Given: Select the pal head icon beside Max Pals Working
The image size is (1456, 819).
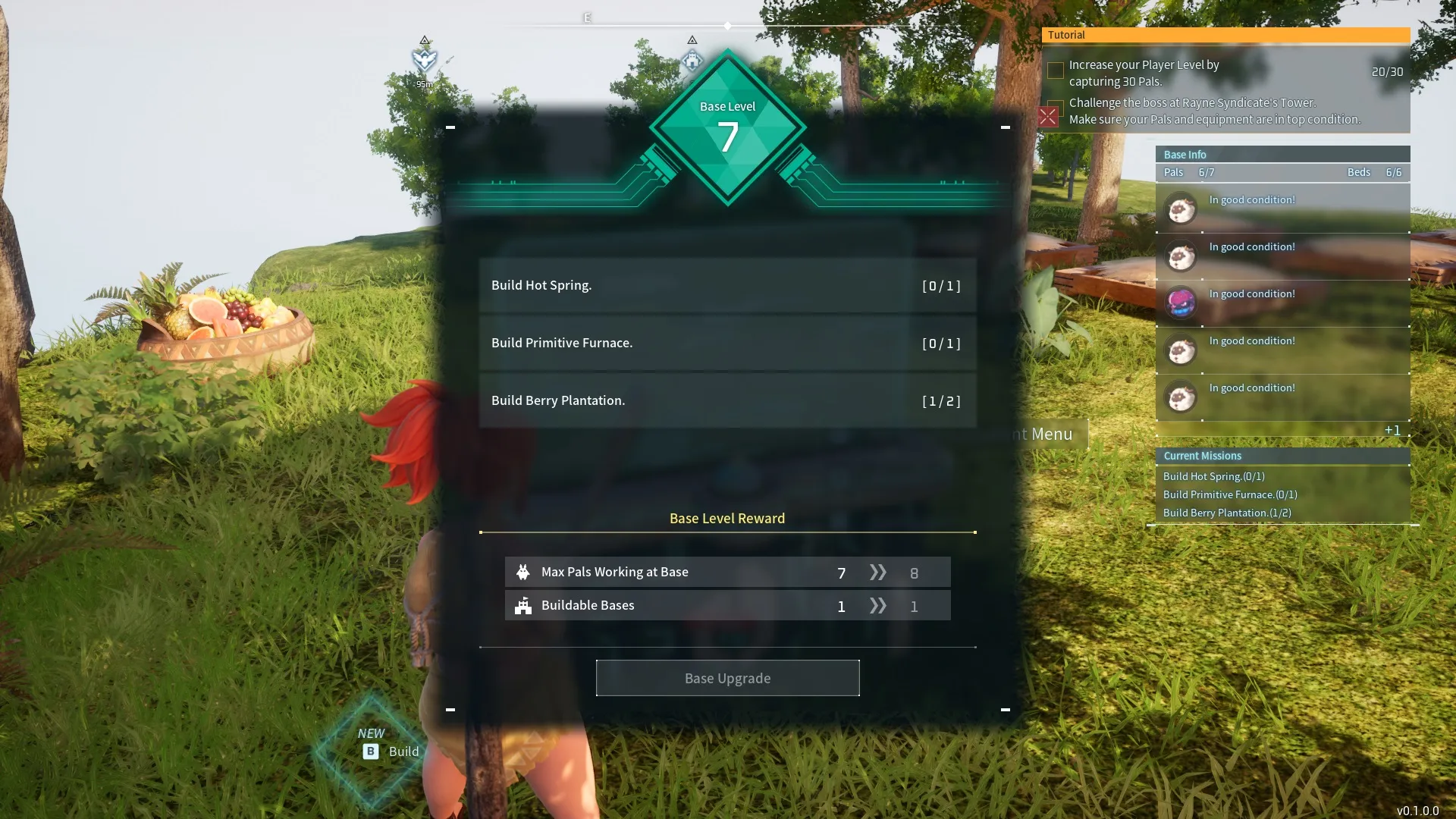Looking at the screenshot, I should [x=523, y=572].
